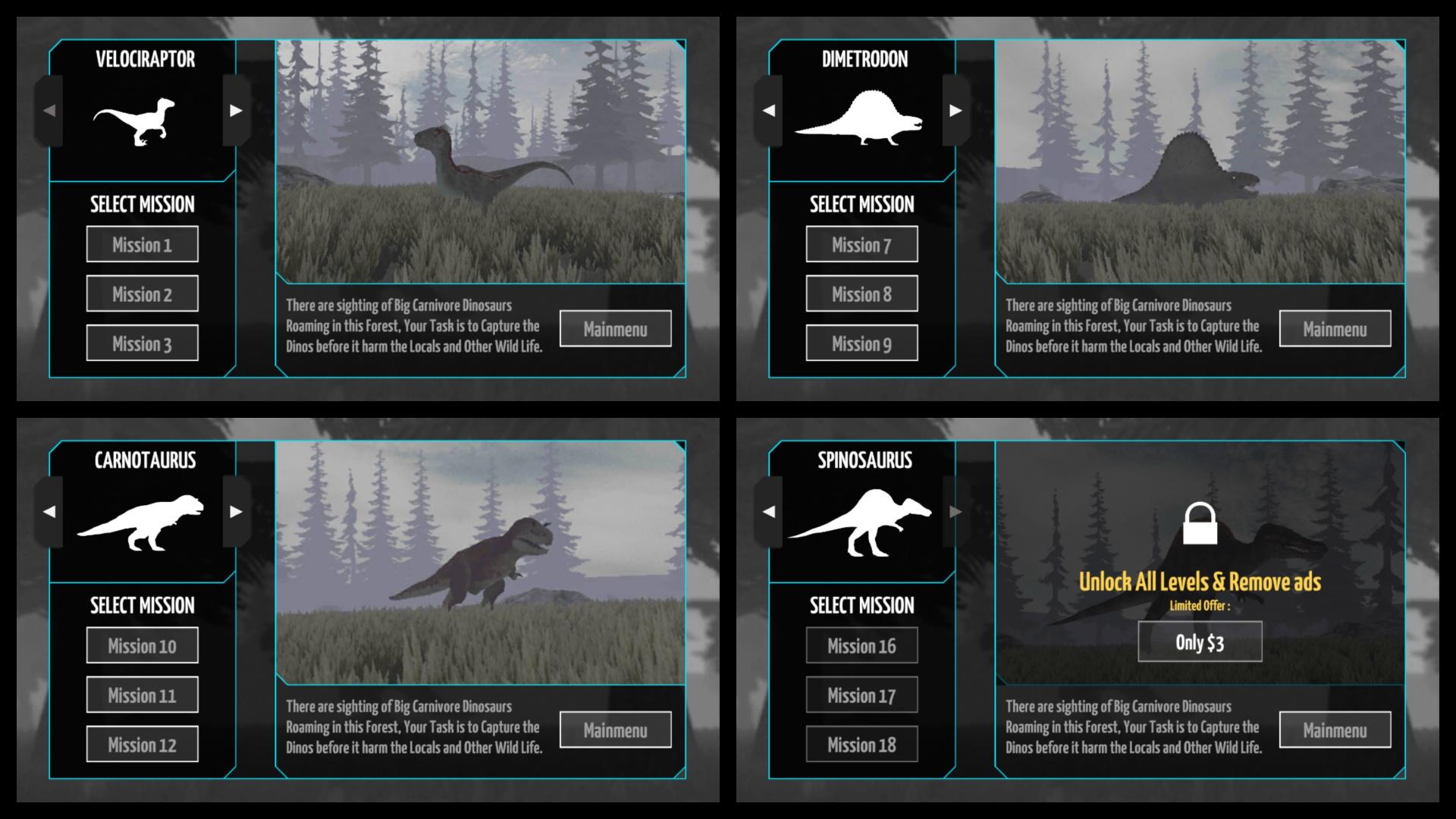Image resolution: width=1456 pixels, height=819 pixels.
Task: Click Mainmenu on the Spinosaurus panel
Action: (1335, 730)
